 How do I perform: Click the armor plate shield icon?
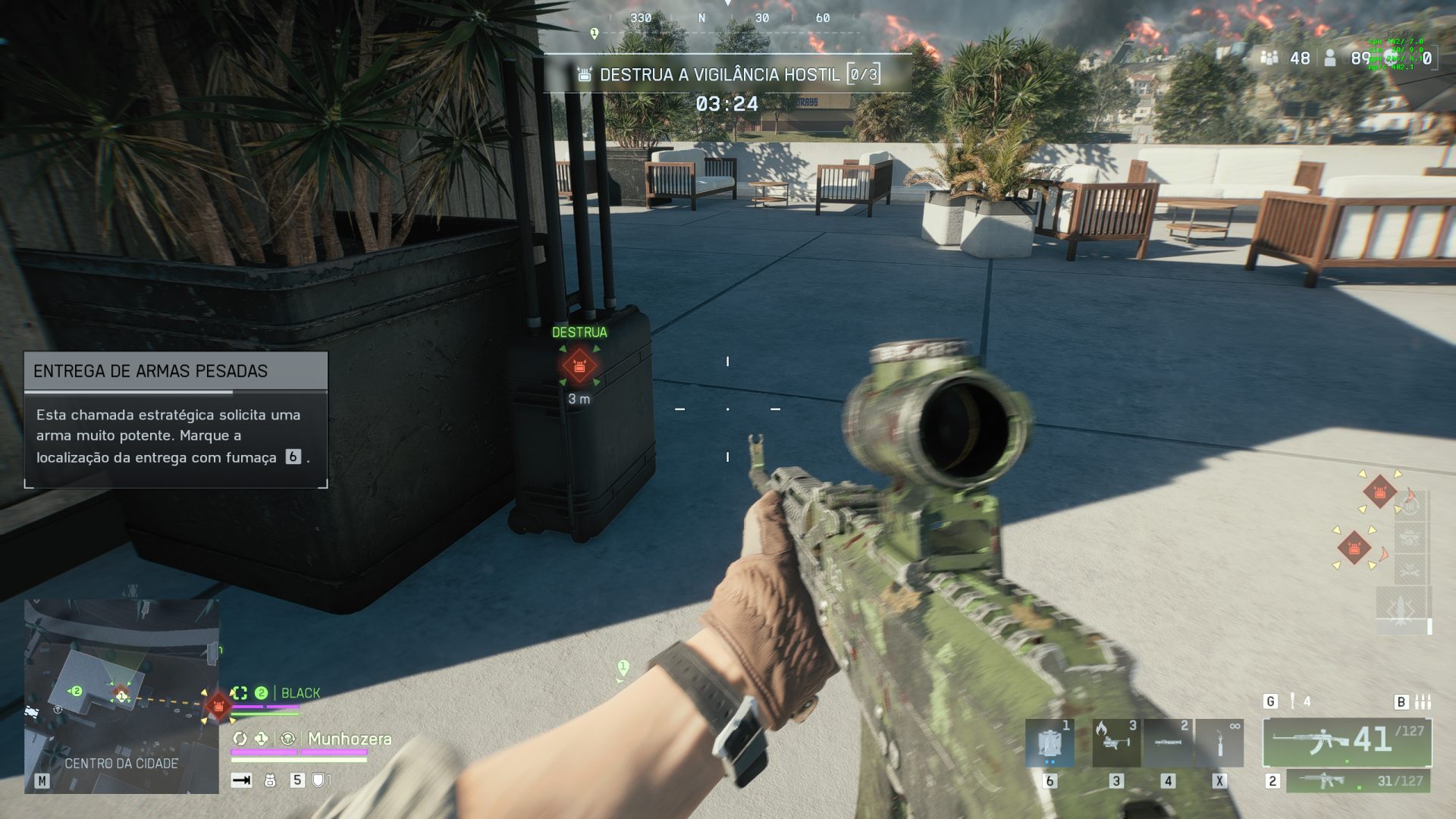coord(318,780)
